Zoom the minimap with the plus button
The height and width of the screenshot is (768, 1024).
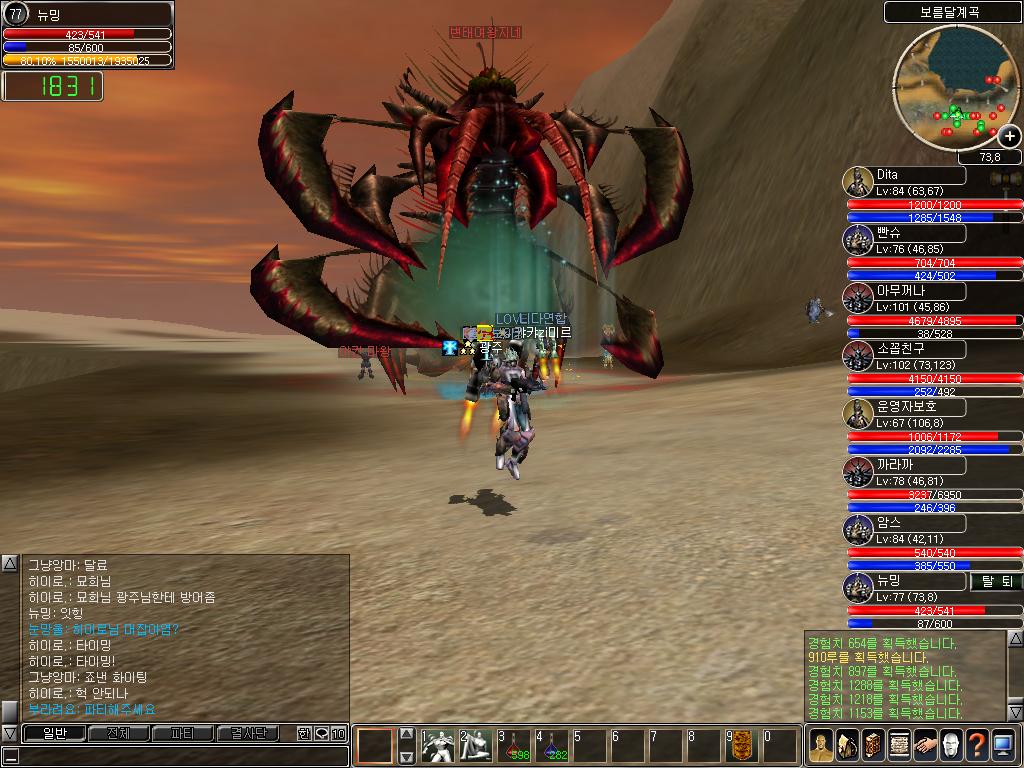pos(1009,137)
